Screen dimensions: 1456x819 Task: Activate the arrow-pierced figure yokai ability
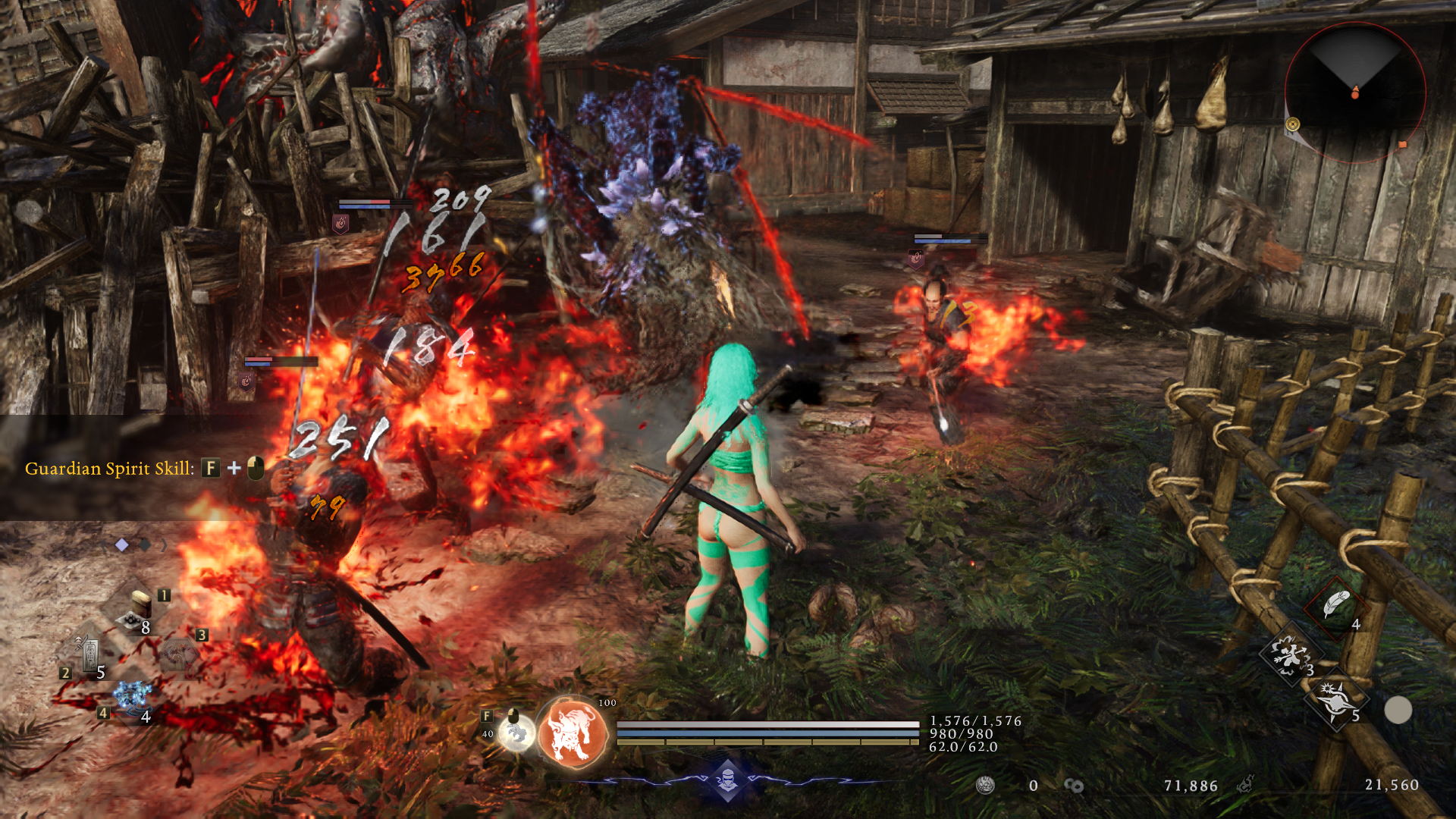click(x=1290, y=654)
